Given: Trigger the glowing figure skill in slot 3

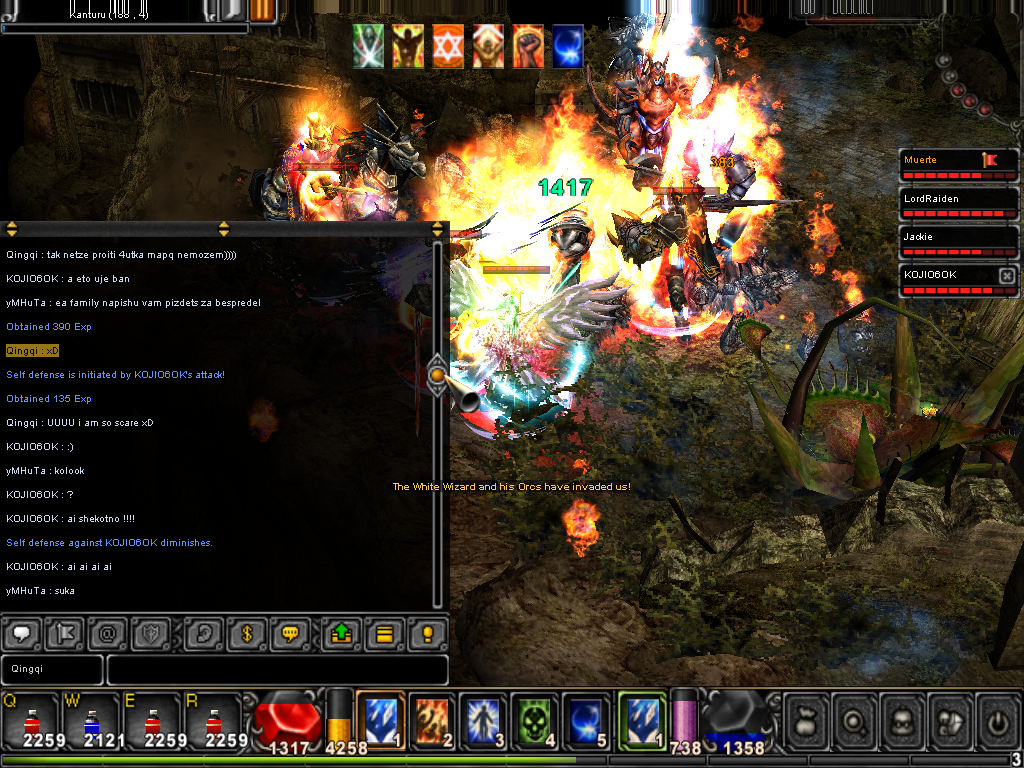Looking at the screenshot, I should [x=484, y=719].
